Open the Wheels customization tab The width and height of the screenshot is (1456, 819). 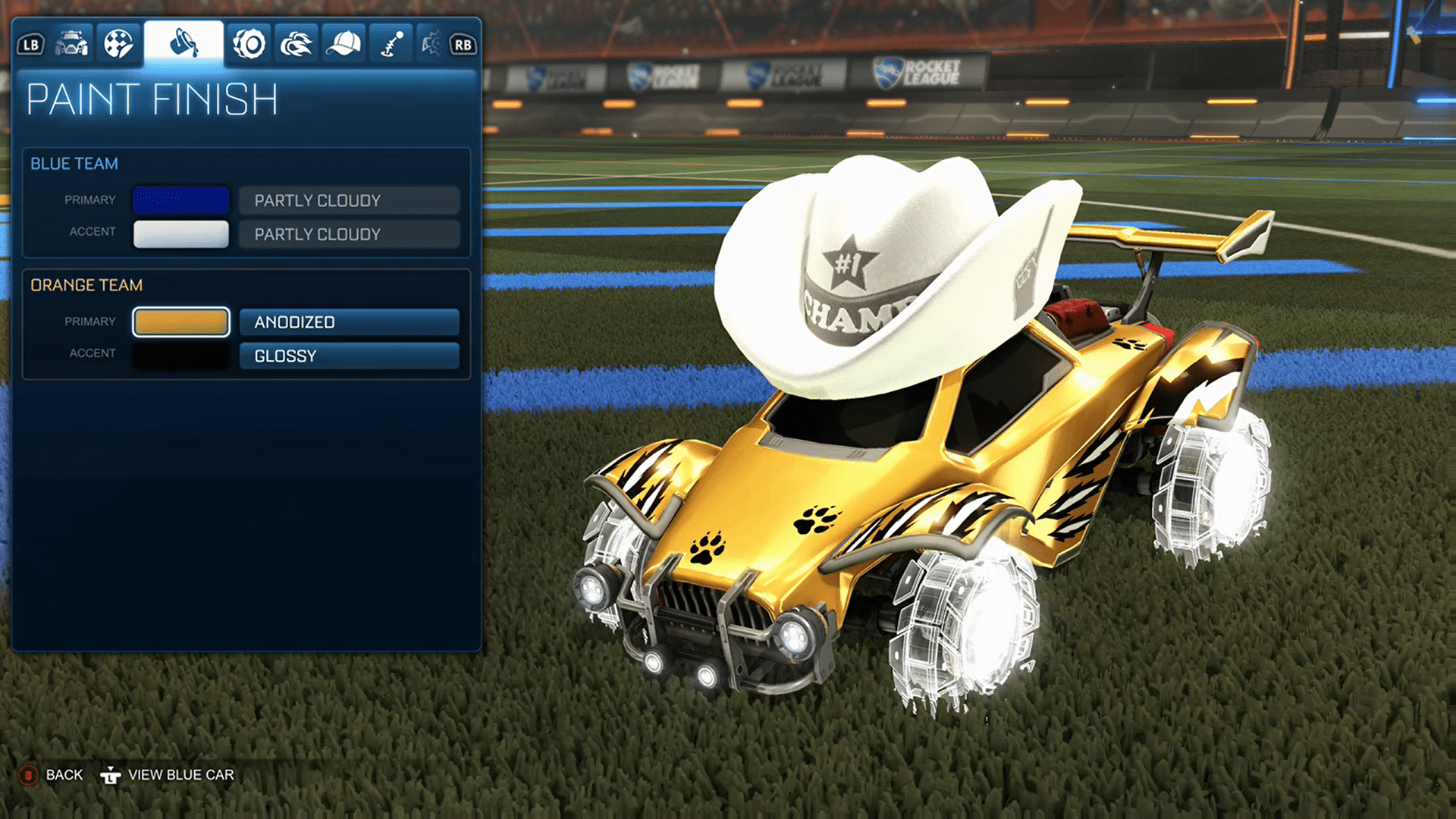click(249, 43)
